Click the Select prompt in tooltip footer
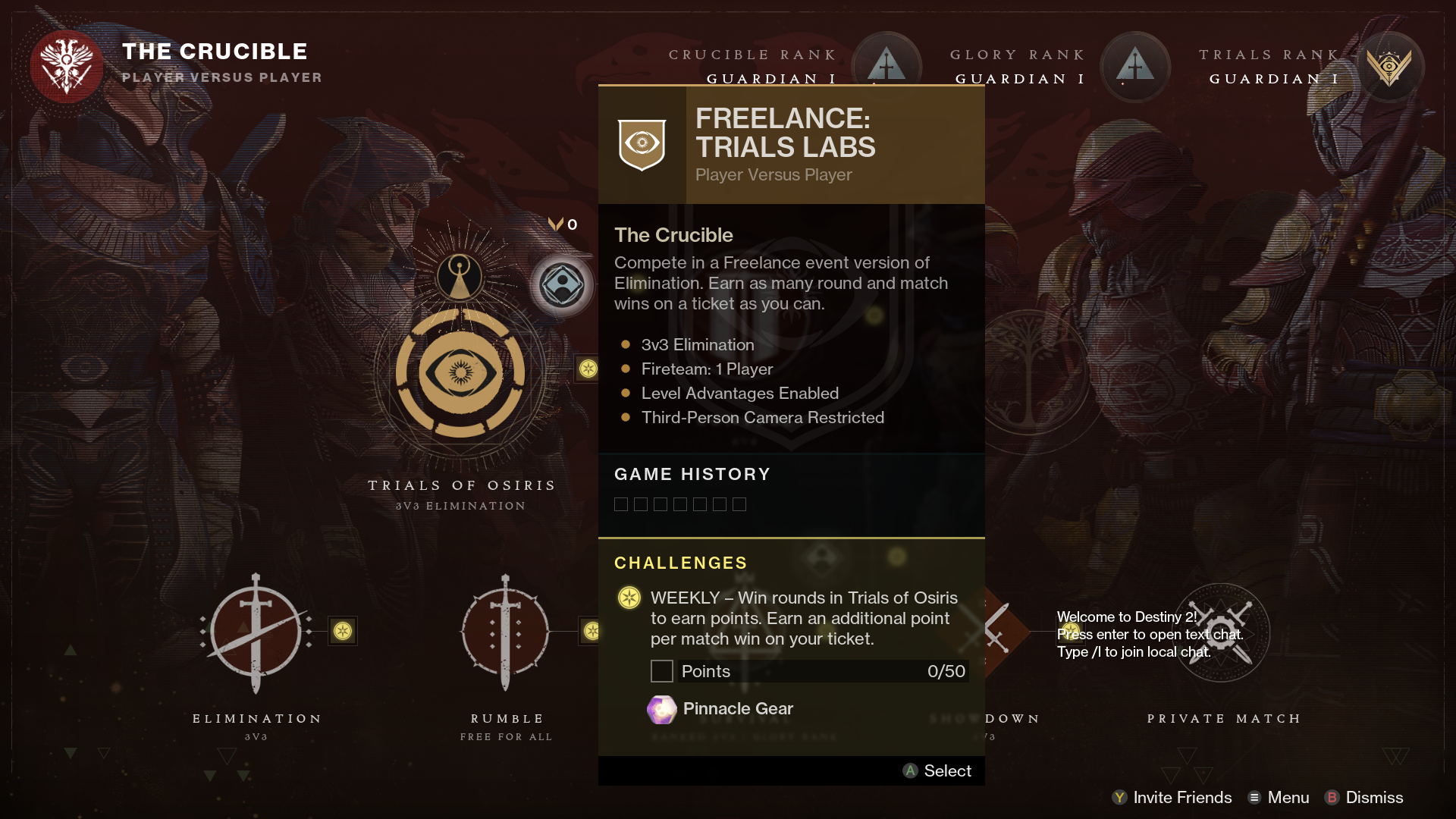 pyautogui.click(x=937, y=771)
